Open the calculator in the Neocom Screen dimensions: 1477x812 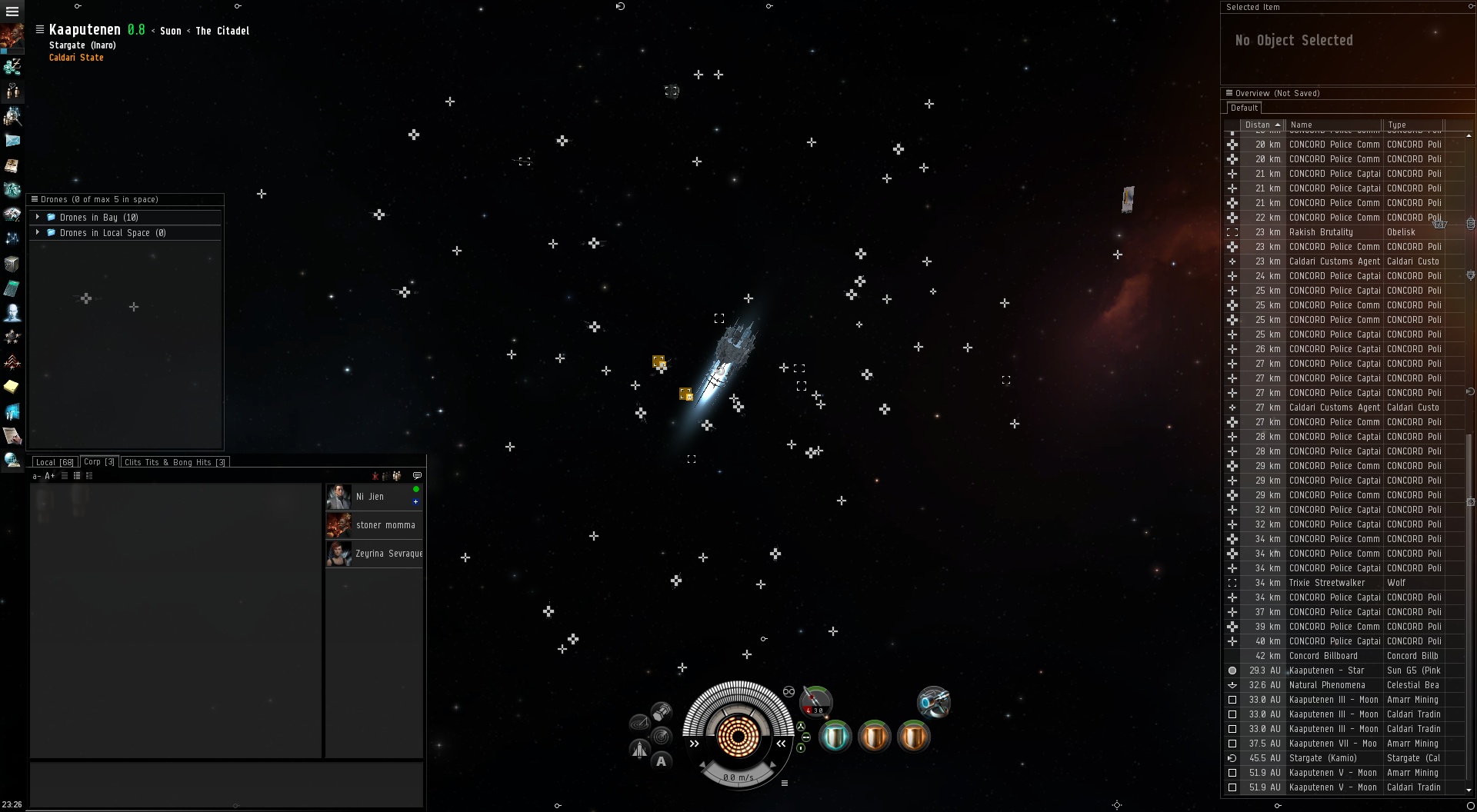click(x=12, y=288)
